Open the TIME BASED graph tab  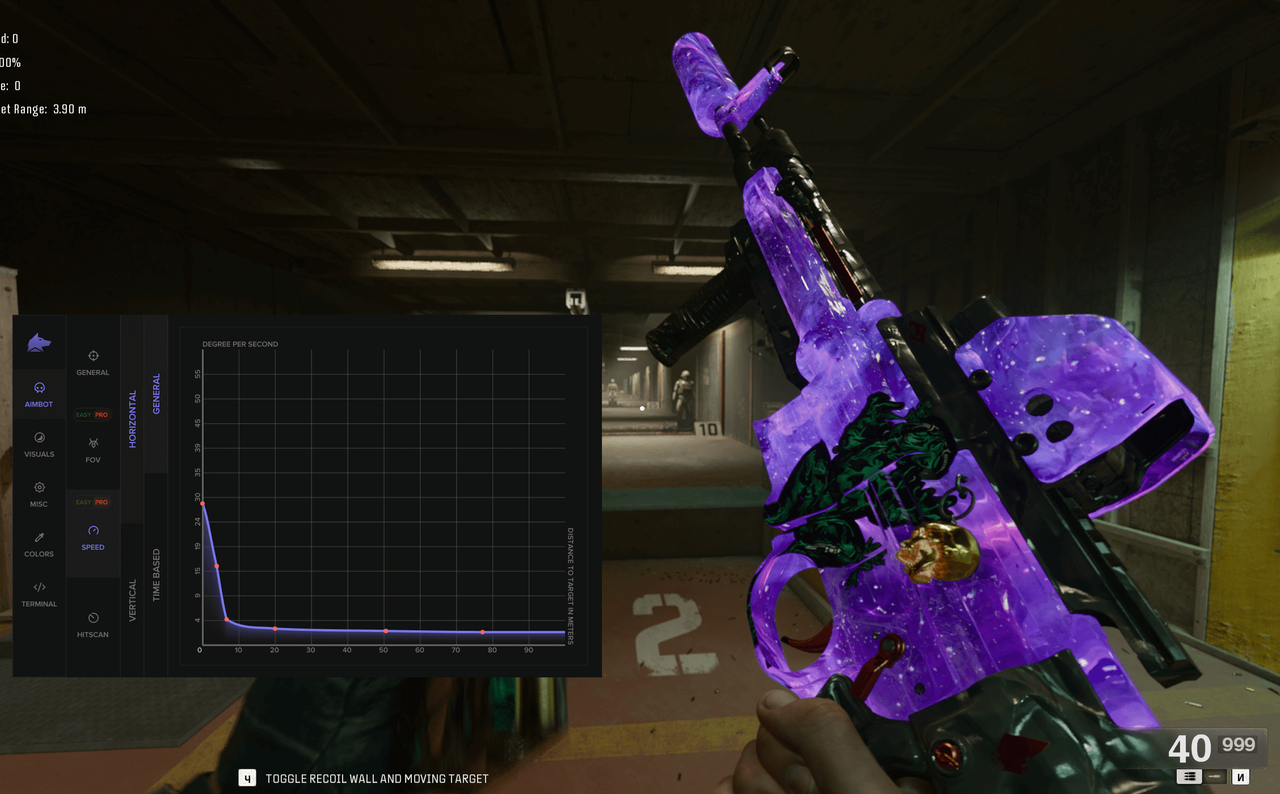(158, 573)
